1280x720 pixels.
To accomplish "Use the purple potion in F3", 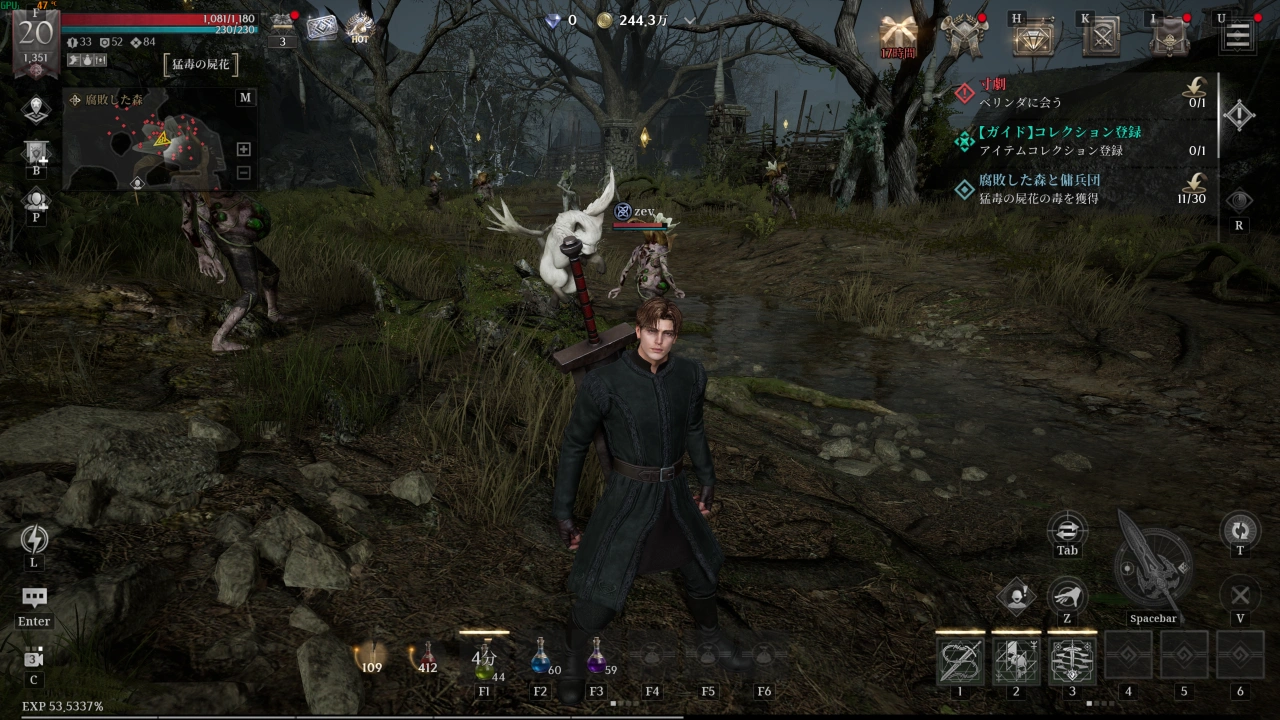I will click(x=597, y=657).
